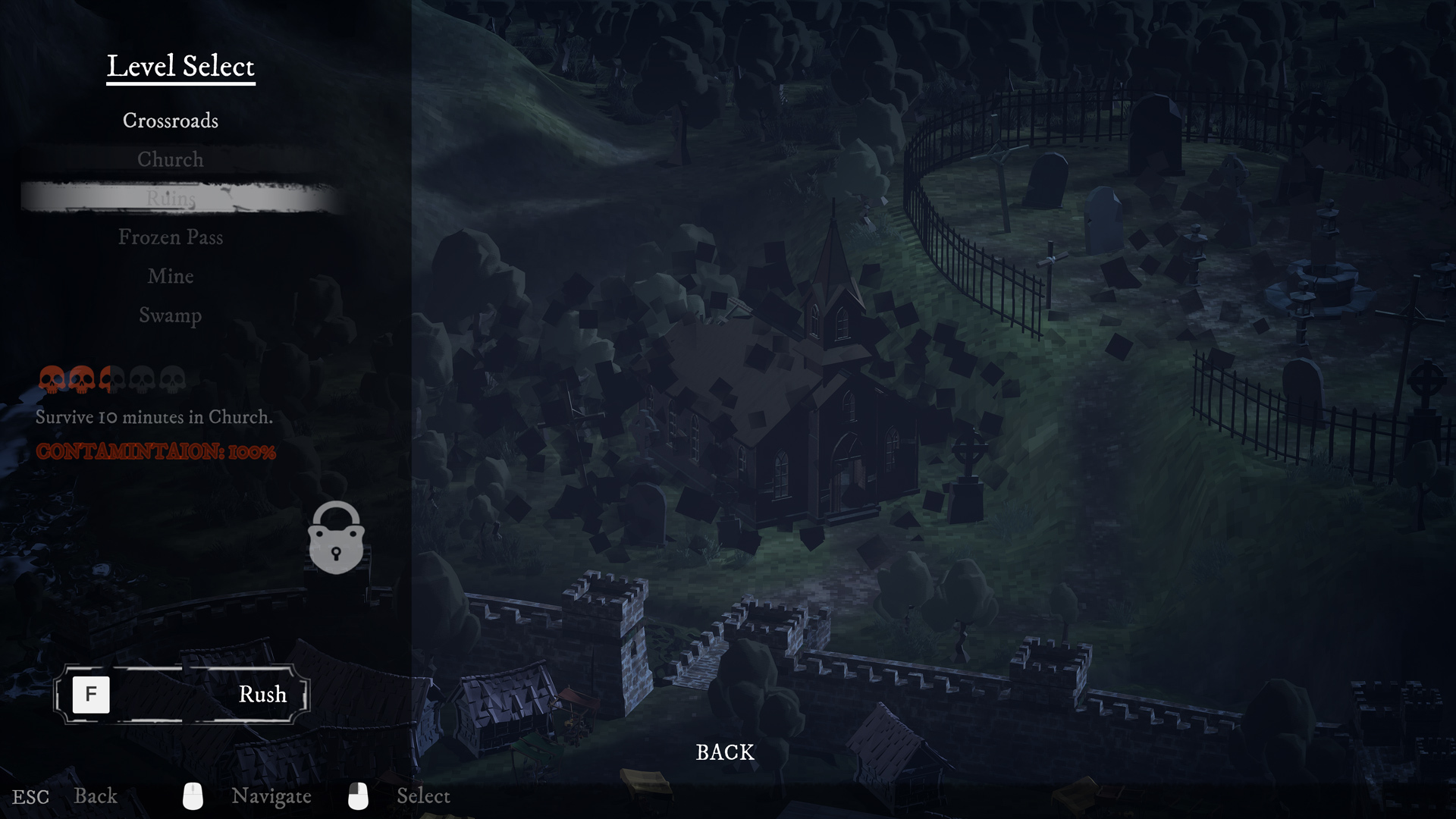Image resolution: width=1456 pixels, height=819 pixels.
Task: Click the highlighted Ruins level entry
Action: point(171,199)
